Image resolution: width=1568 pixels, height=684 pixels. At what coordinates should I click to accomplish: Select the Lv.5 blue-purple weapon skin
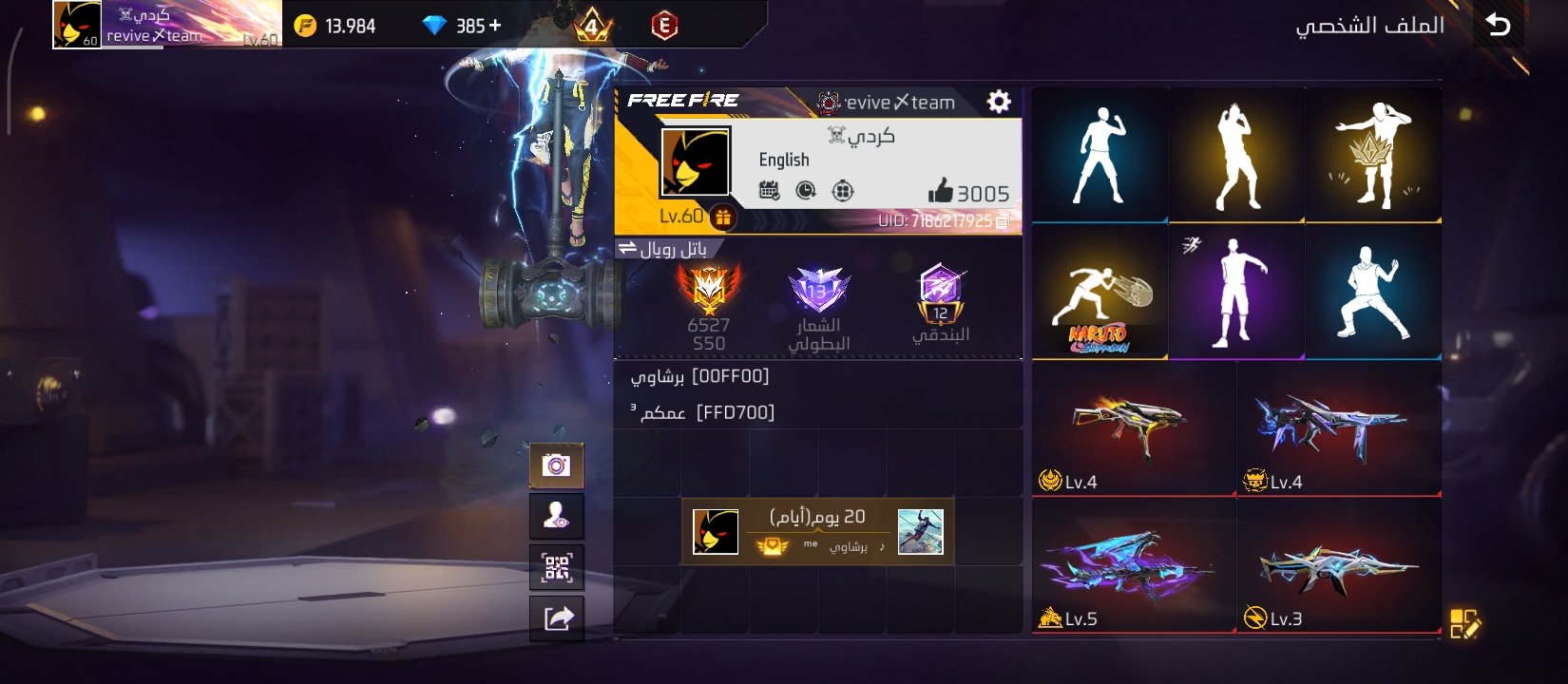pyautogui.click(x=1133, y=566)
